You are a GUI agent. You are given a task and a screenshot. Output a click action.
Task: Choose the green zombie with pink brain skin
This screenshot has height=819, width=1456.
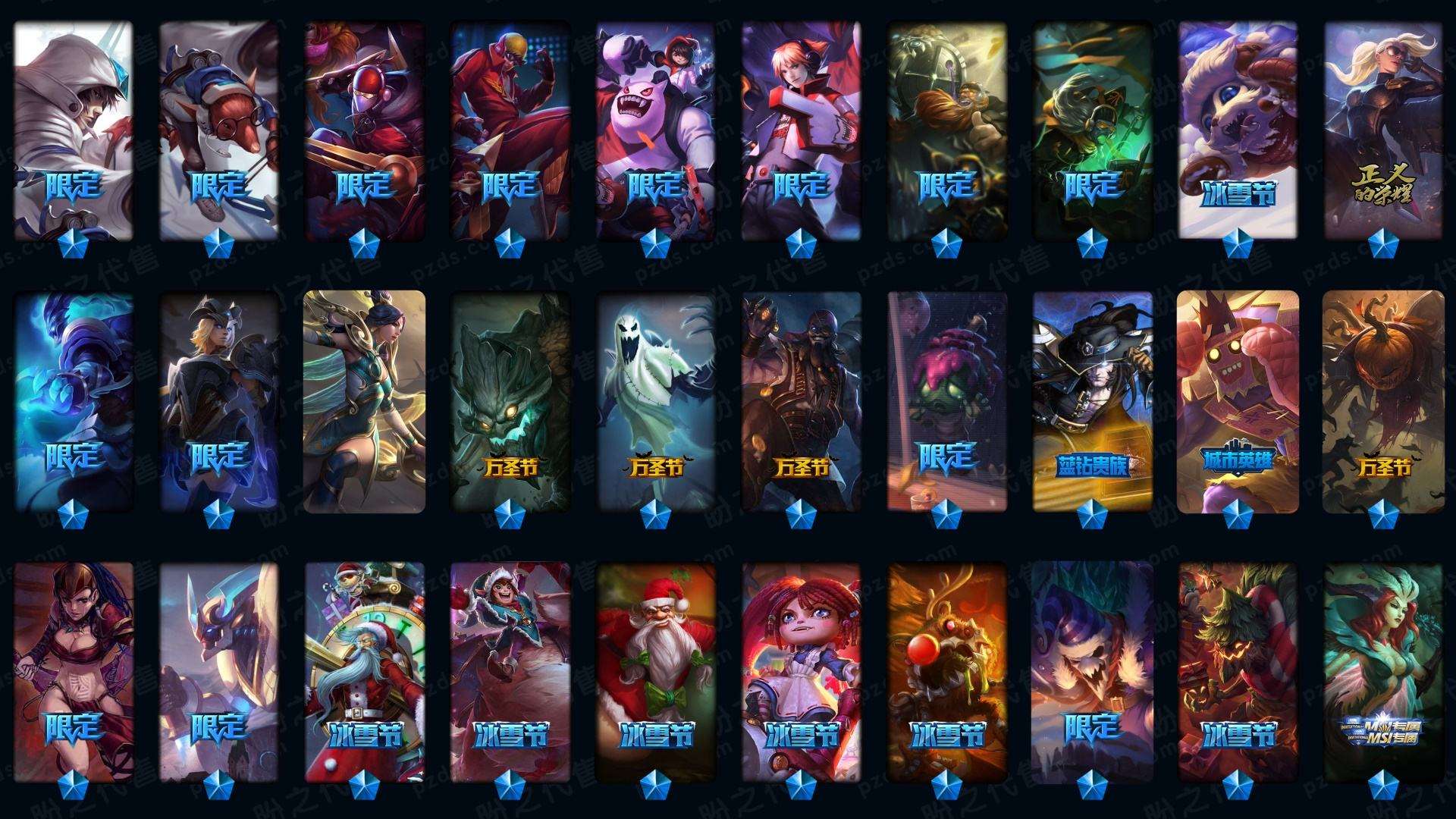tap(946, 402)
